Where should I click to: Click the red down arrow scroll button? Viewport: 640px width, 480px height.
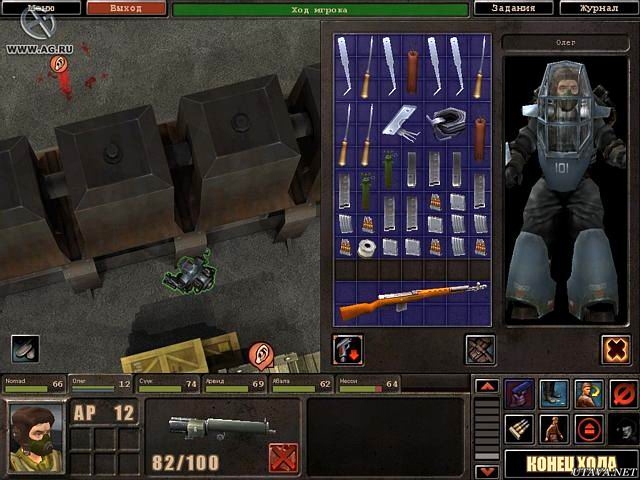[486, 470]
